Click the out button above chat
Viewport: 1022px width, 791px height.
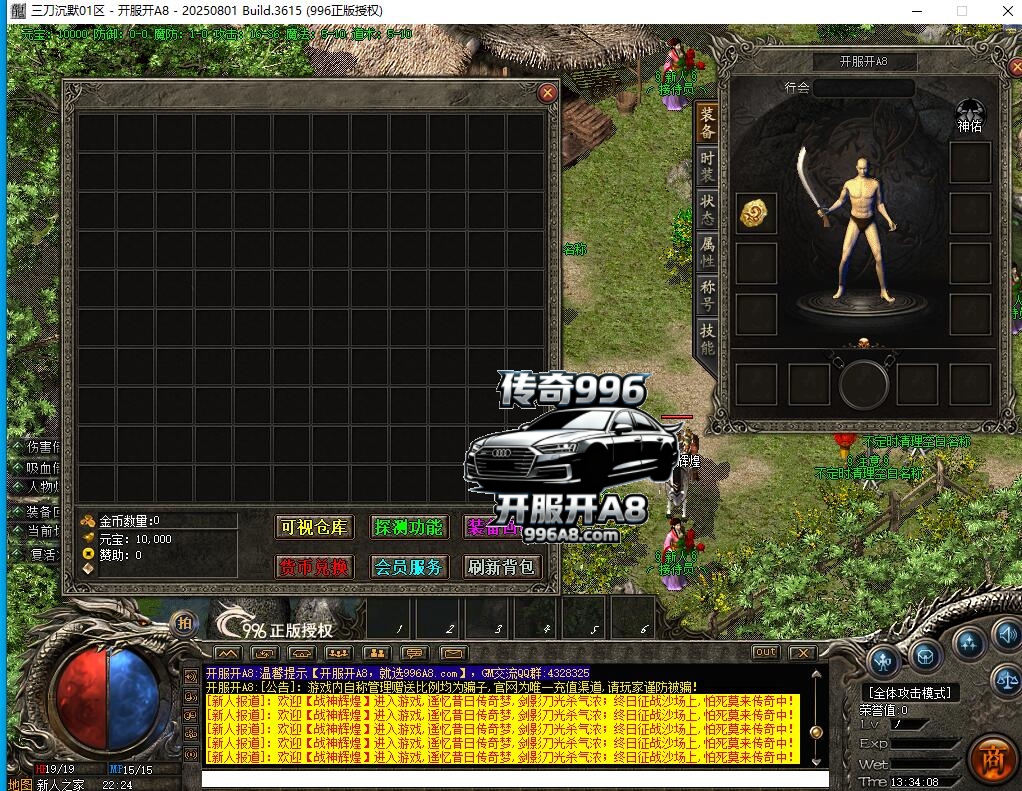coord(765,652)
